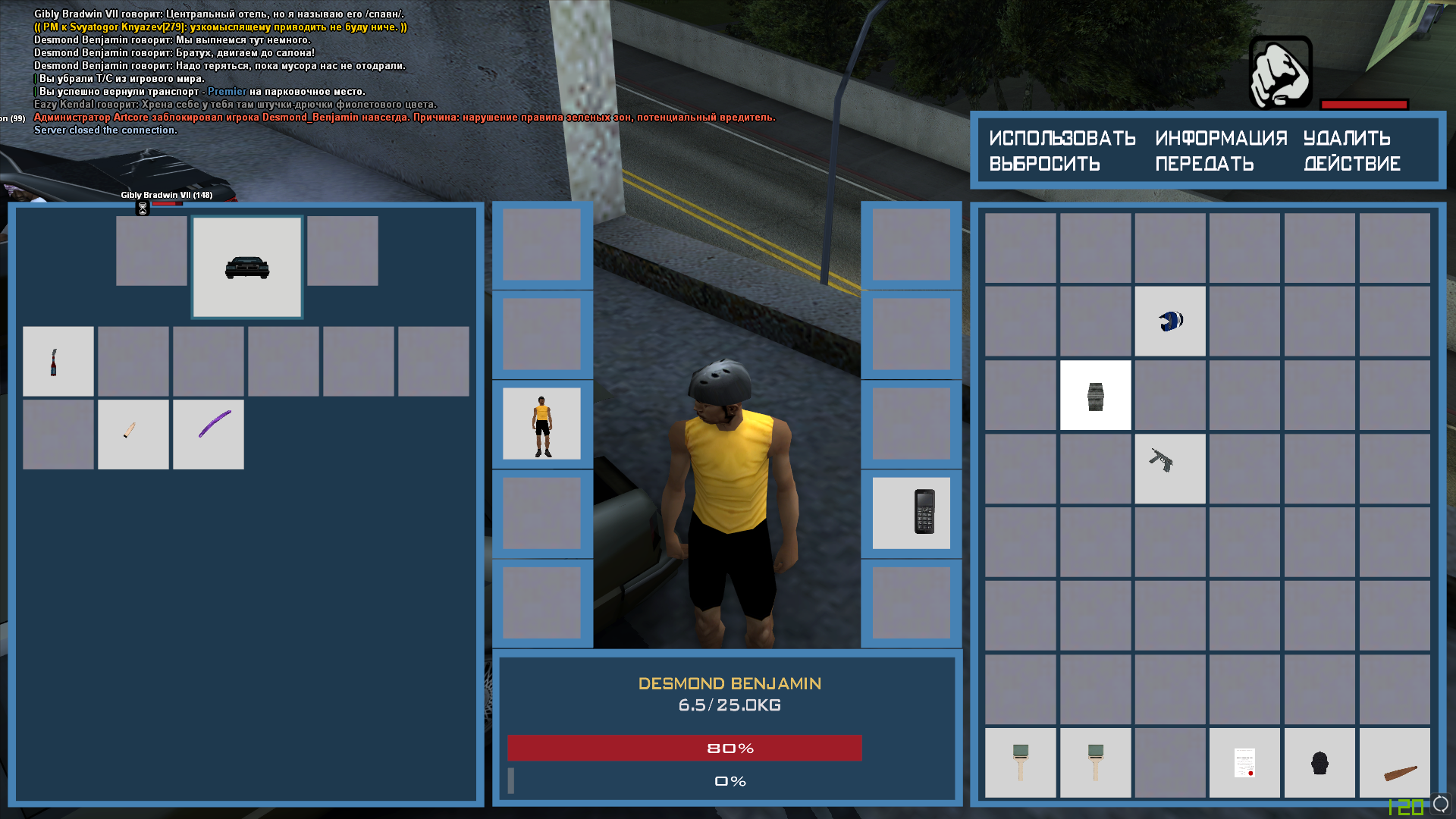Open the ДЕЙСТВИЕ menu
1456x819 pixels.
[1351, 164]
